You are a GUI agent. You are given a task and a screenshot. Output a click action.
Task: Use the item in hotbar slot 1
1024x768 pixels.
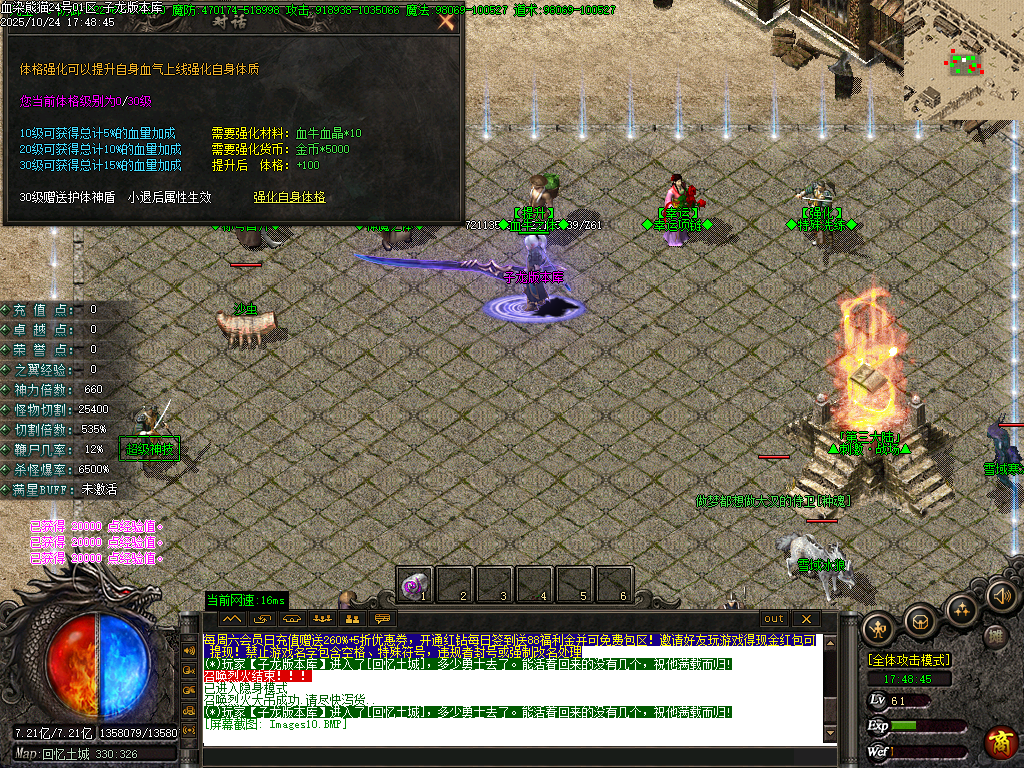[414, 584]
